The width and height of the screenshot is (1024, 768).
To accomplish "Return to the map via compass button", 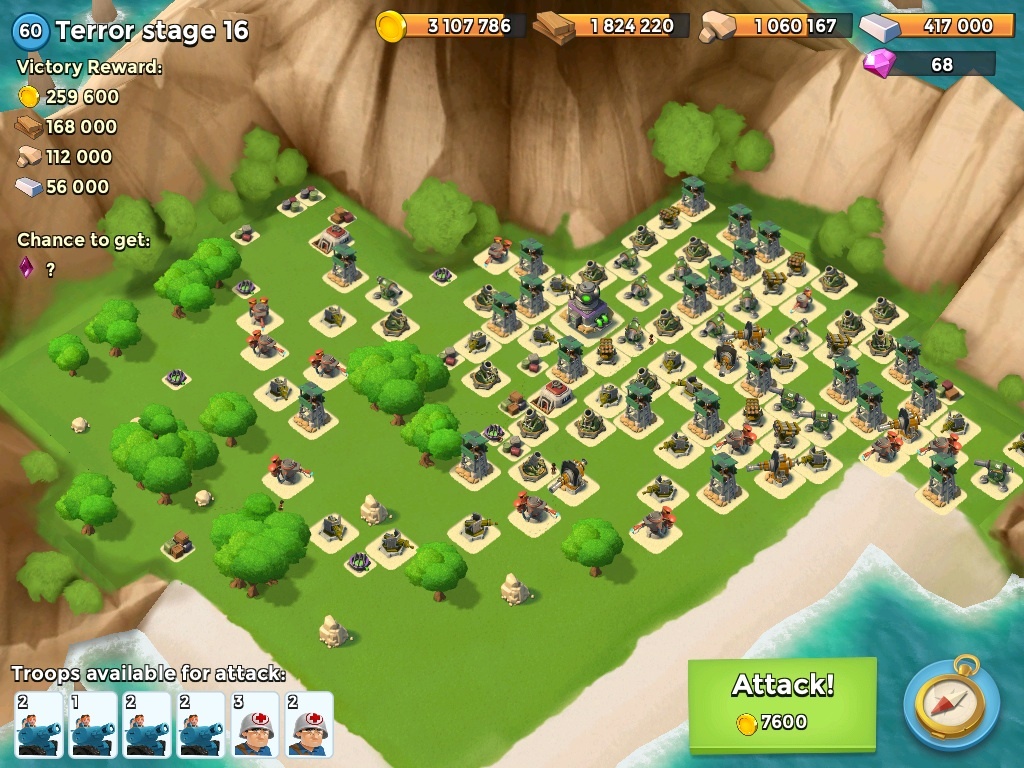I will click(951, 703).
